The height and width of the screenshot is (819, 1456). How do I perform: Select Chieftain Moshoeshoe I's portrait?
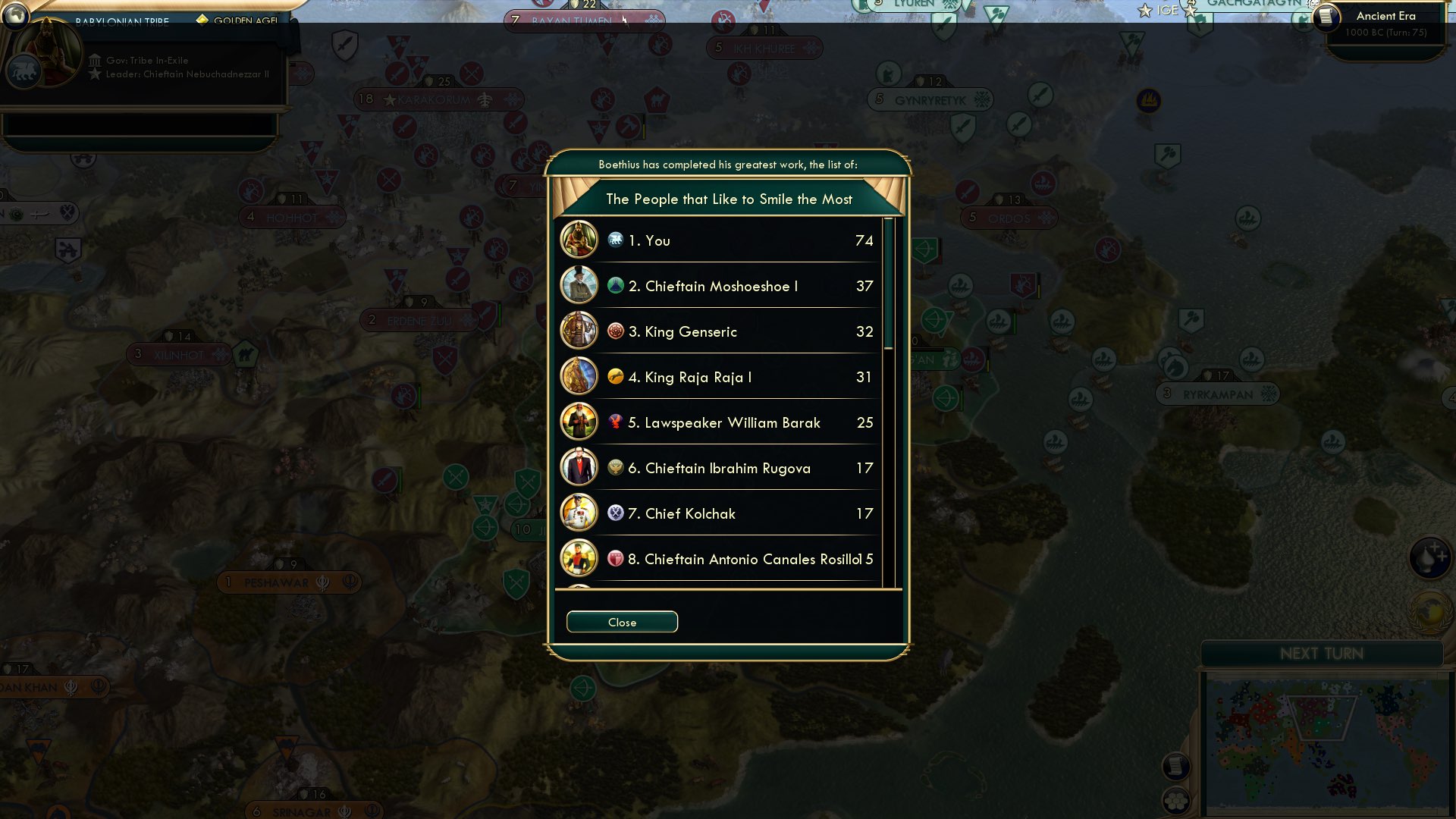[579, 286]
